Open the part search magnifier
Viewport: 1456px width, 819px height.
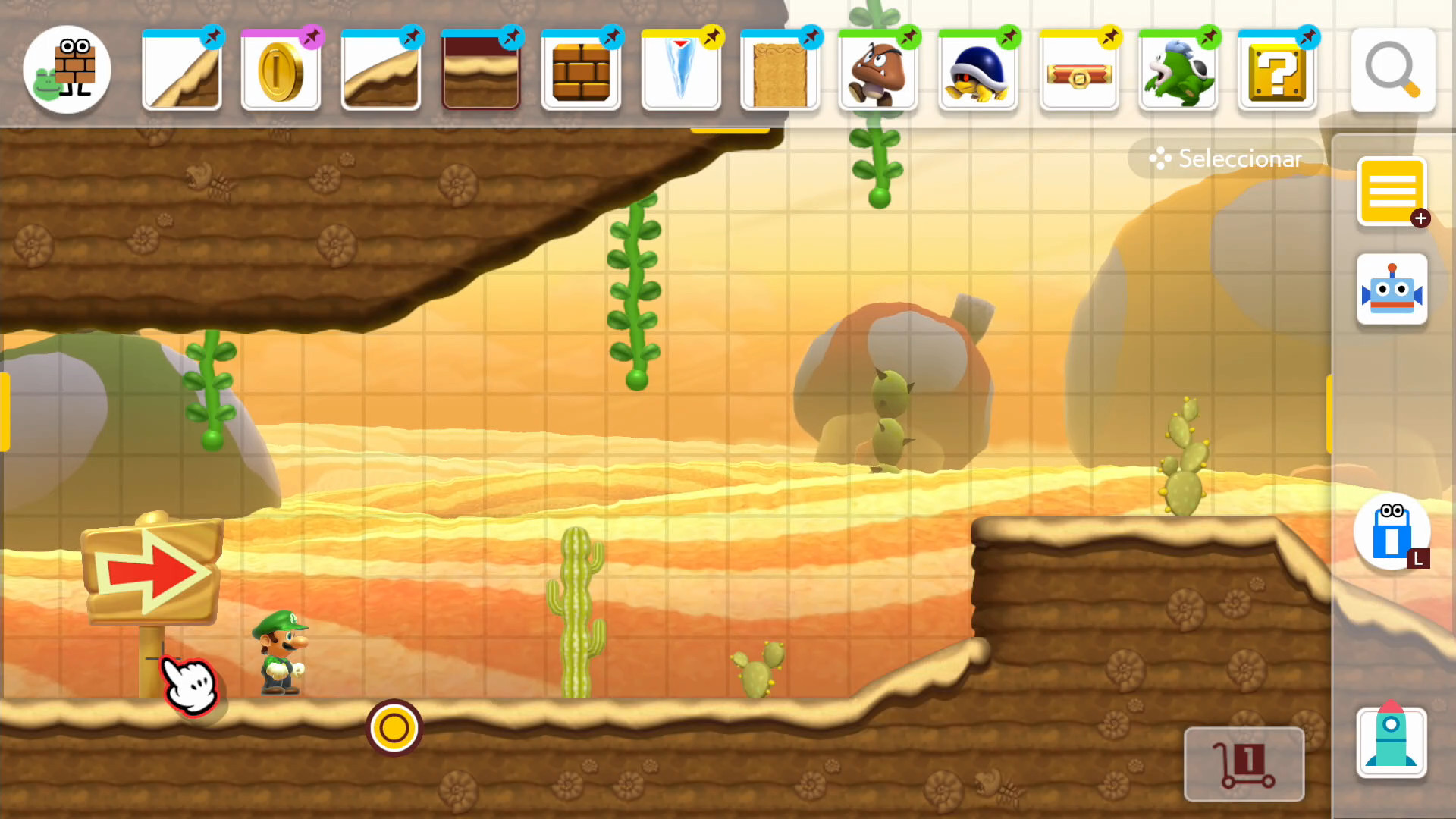pos(1392,70)
